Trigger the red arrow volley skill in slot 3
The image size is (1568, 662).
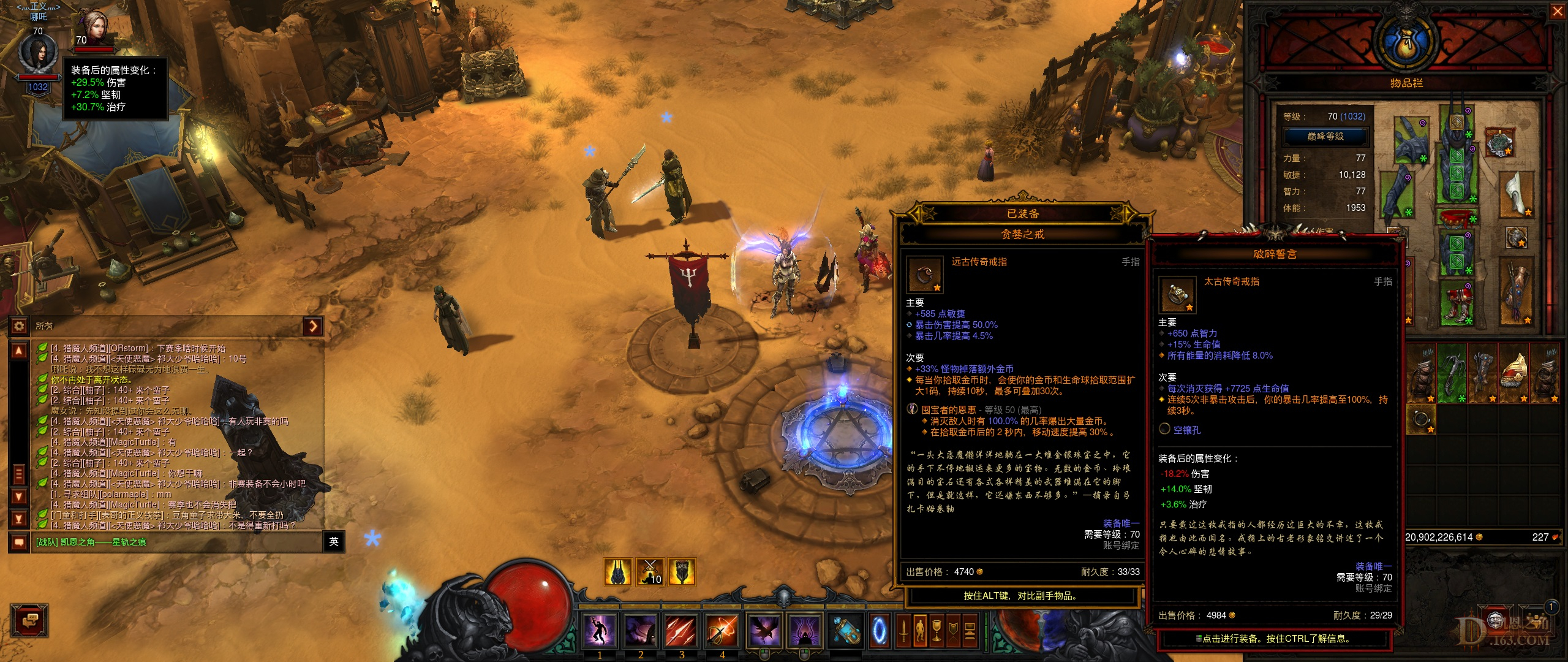[681, 630]
